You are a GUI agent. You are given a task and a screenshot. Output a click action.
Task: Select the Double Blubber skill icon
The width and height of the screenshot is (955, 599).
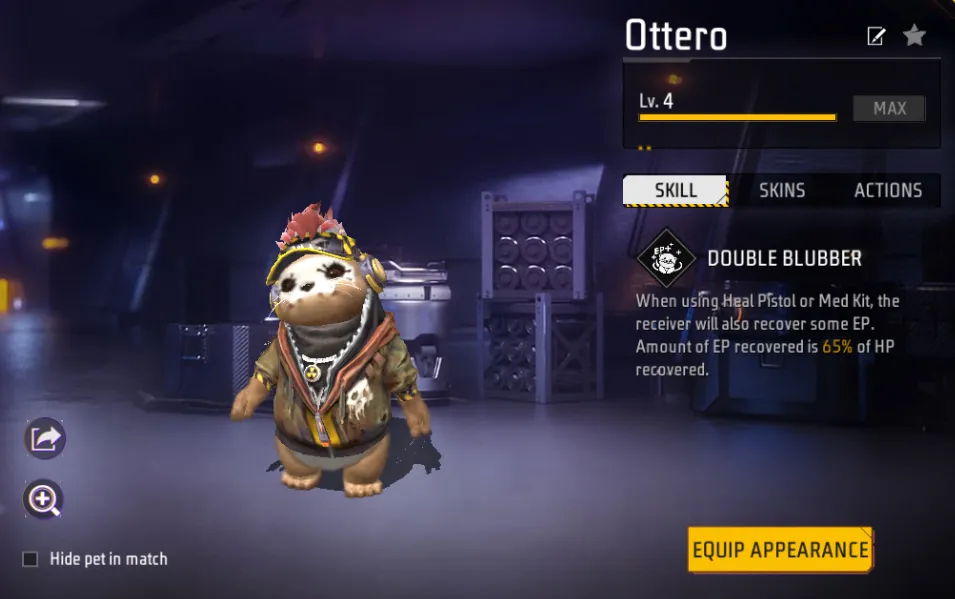(666, 260)
